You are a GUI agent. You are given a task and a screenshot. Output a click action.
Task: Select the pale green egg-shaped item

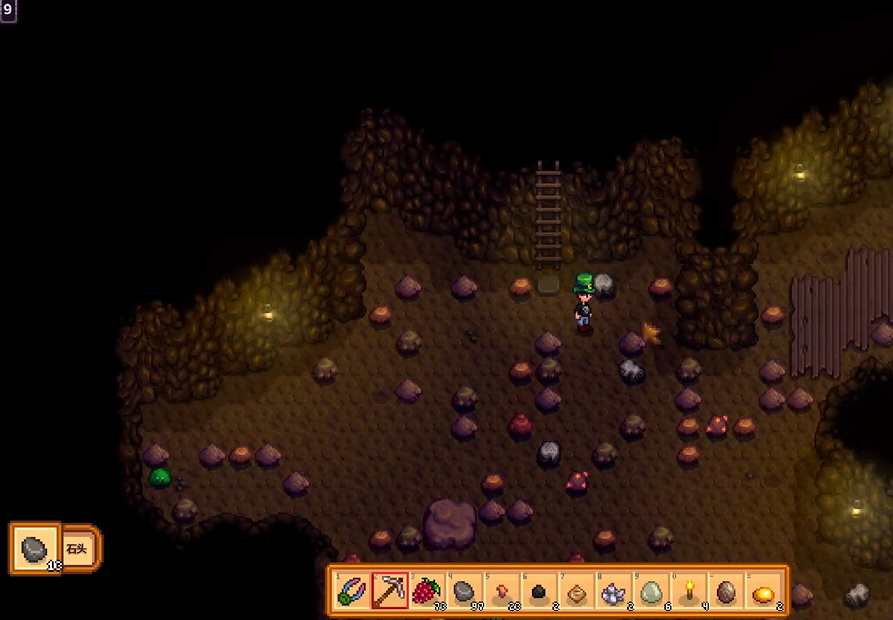(652, 591)
